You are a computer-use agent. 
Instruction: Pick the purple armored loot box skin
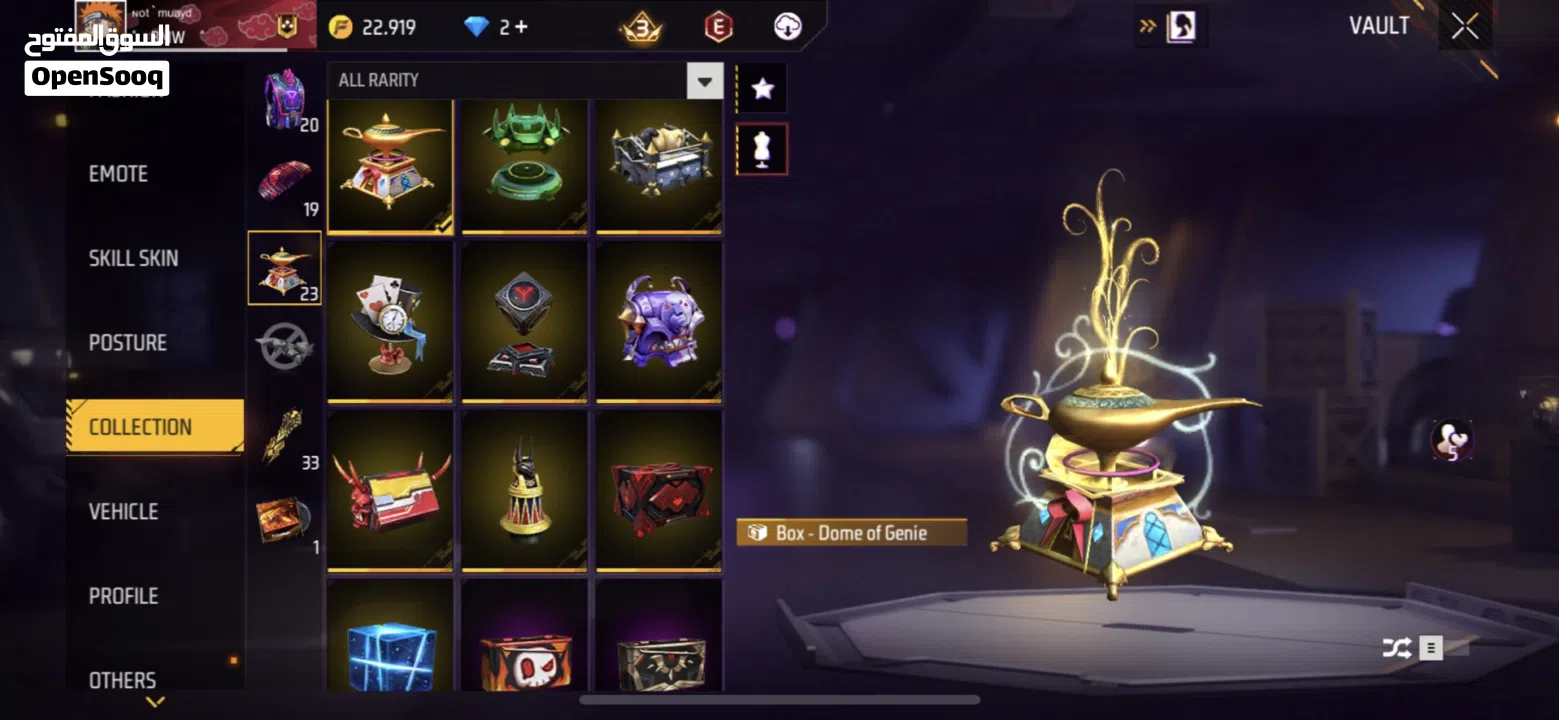[x=658, y=322]
